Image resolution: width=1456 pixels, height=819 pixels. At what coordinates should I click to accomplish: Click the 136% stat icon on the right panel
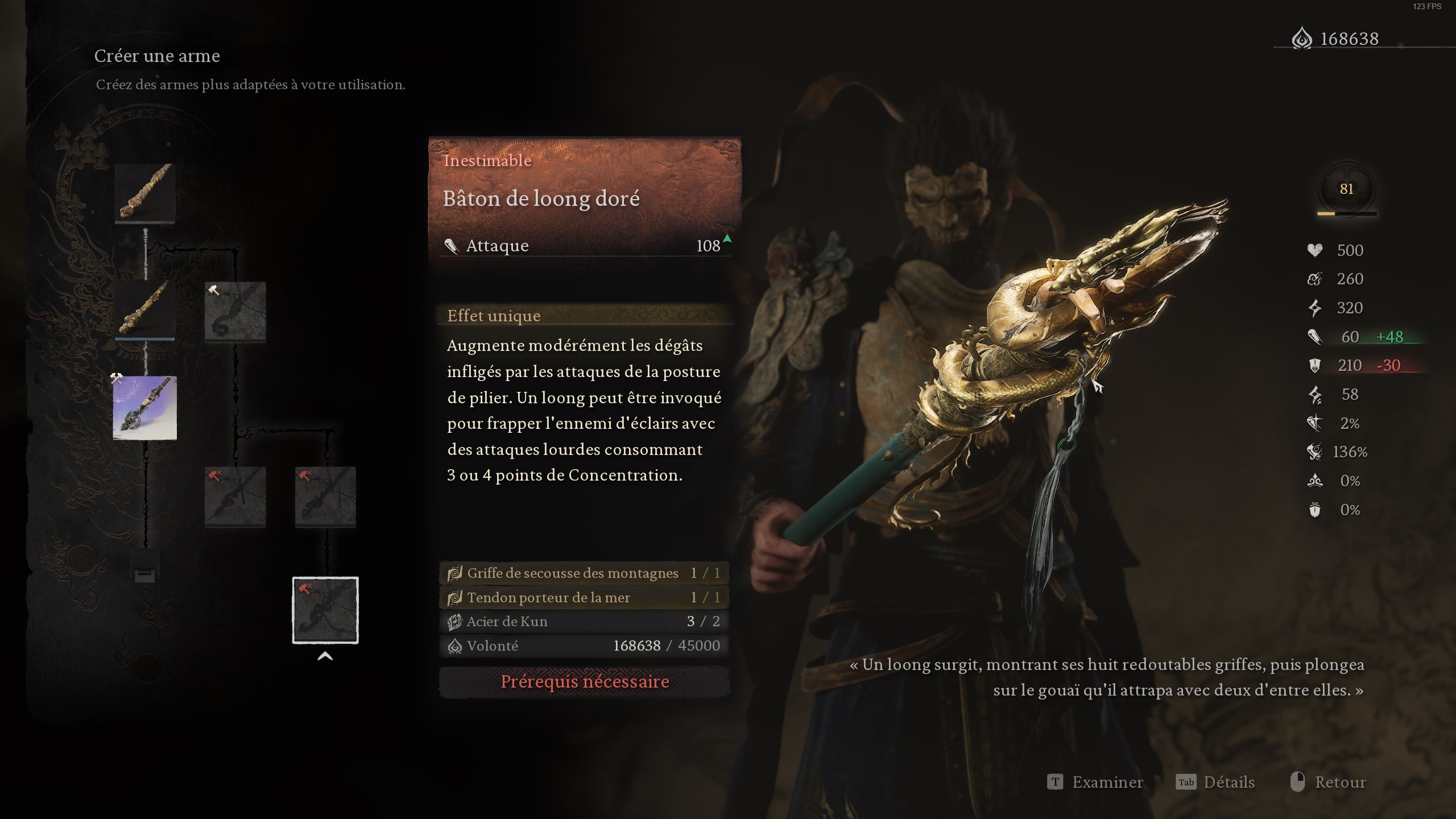click(1313, 451)
